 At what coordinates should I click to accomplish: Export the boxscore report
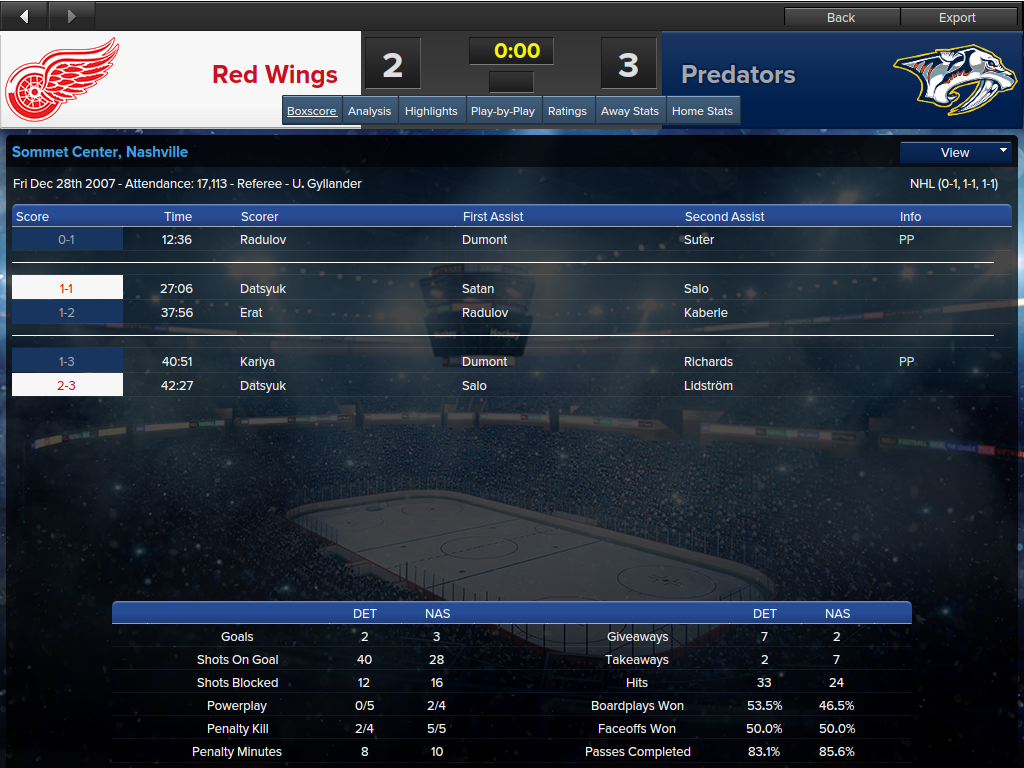[x=957, y=17]
